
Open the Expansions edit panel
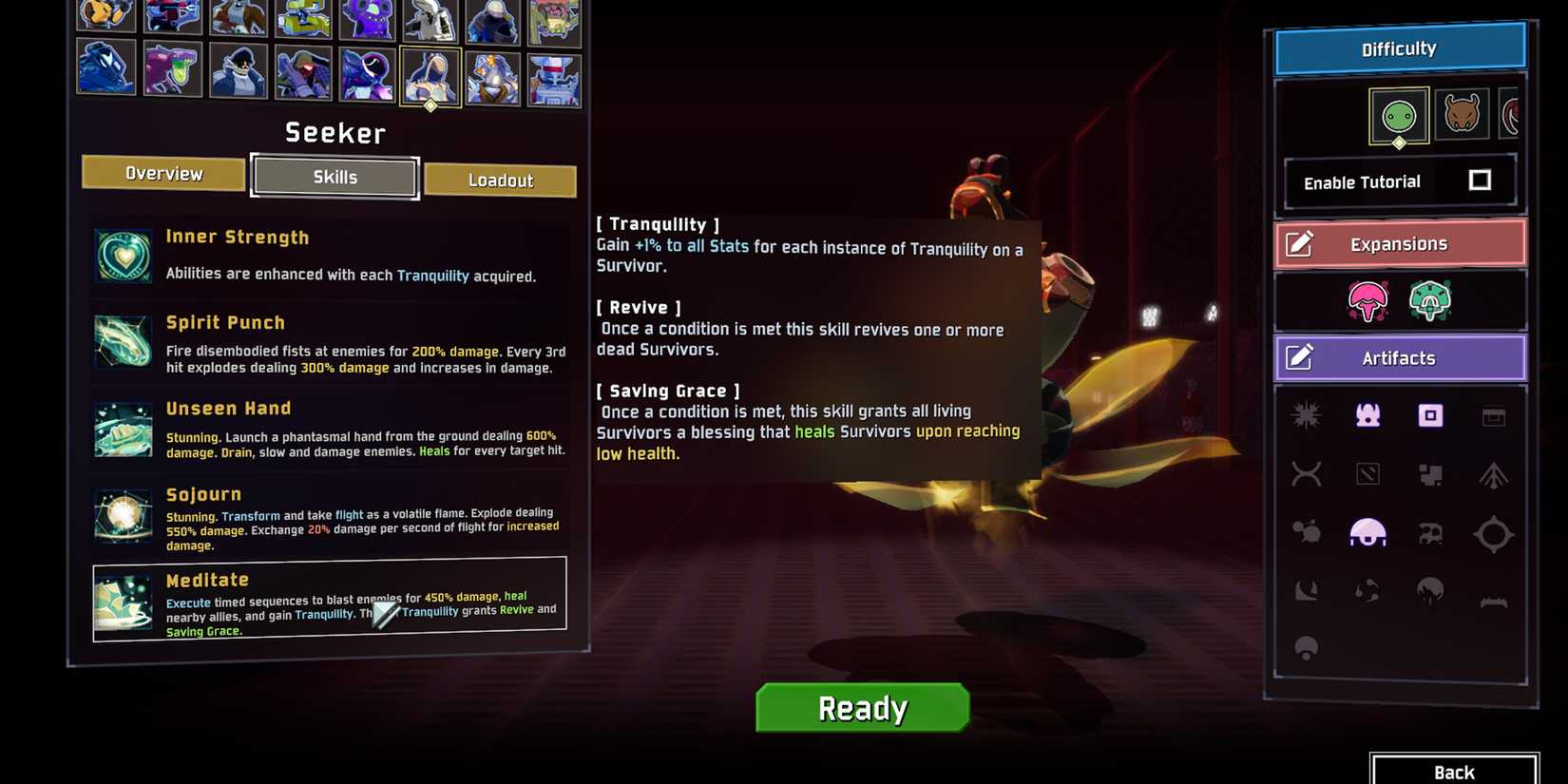1399,243
